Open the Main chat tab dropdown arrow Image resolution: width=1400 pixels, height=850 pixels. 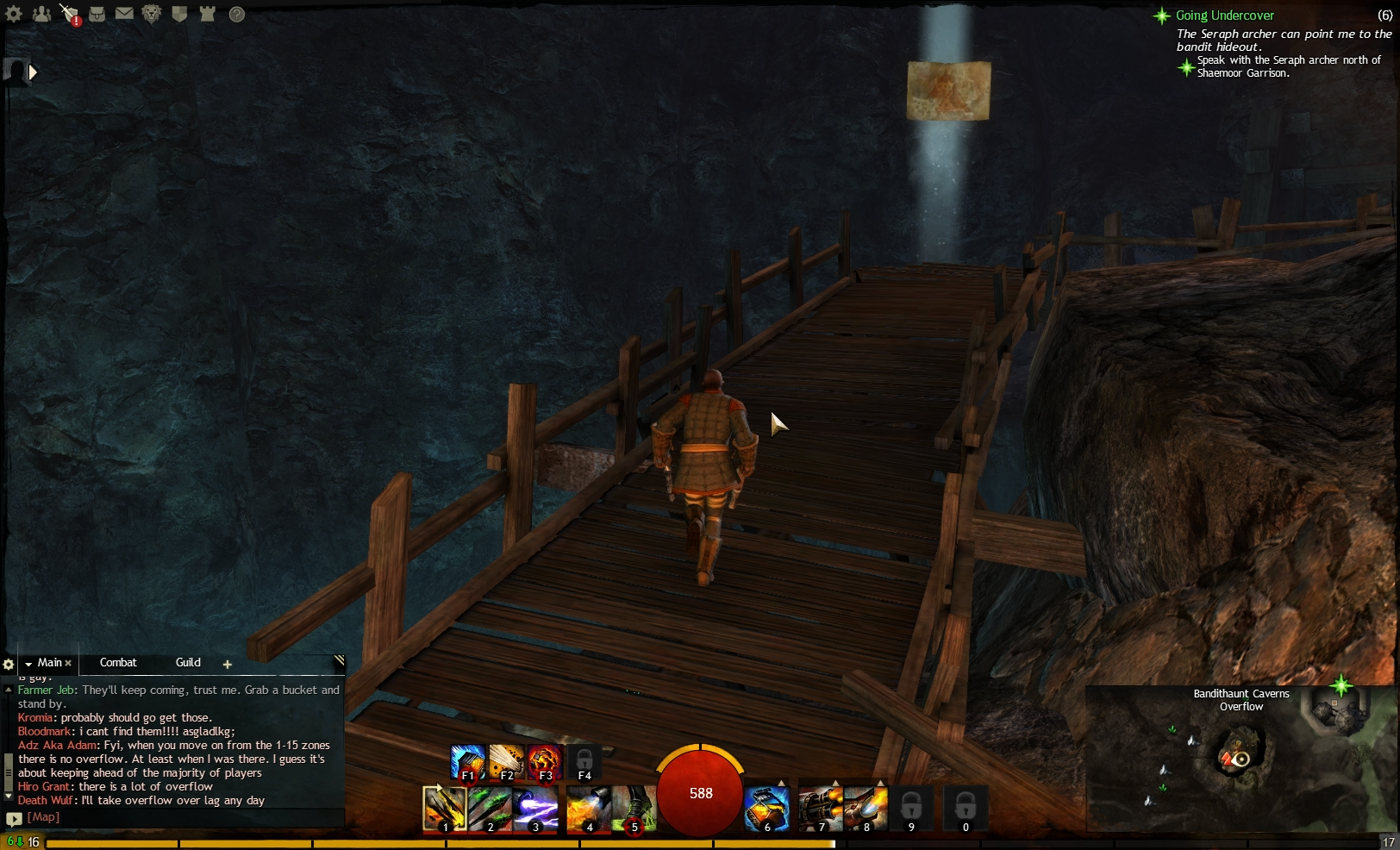tap(28, 663)
